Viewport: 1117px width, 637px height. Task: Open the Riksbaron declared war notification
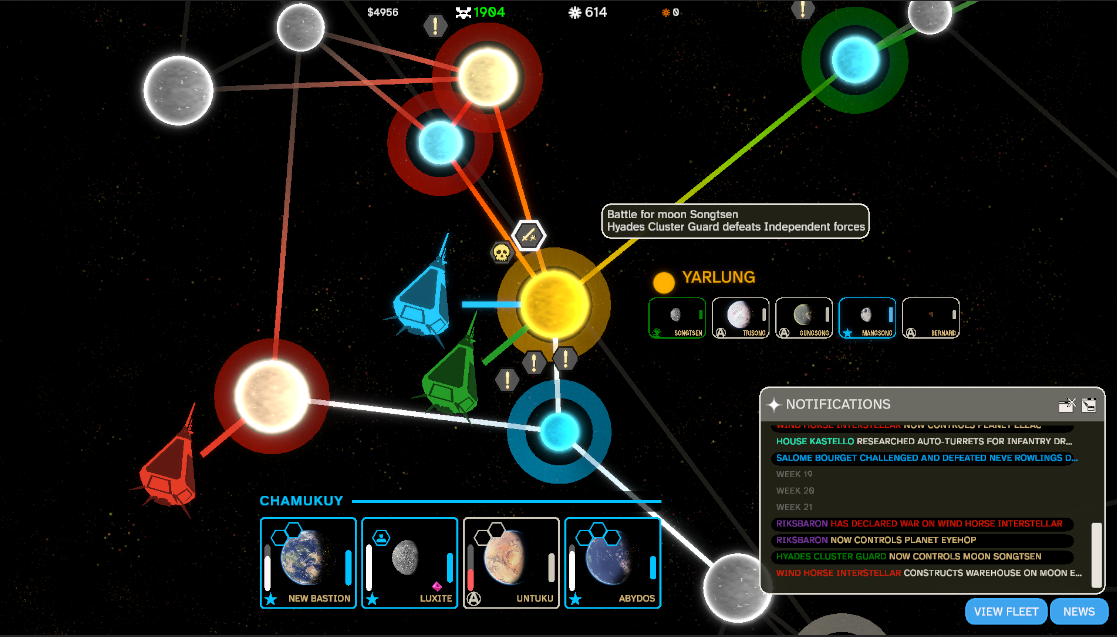point(923,524)
